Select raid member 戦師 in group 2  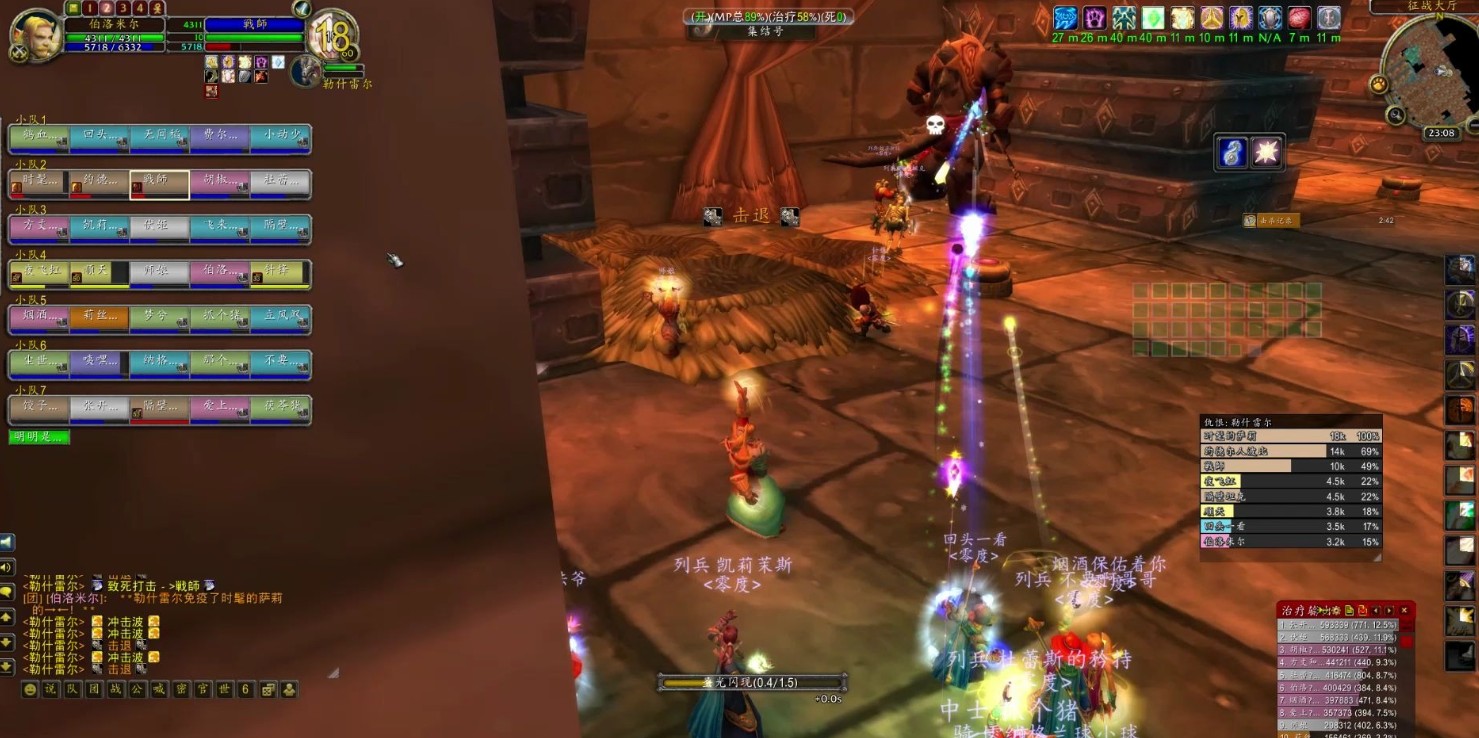(x=159, y=184)
